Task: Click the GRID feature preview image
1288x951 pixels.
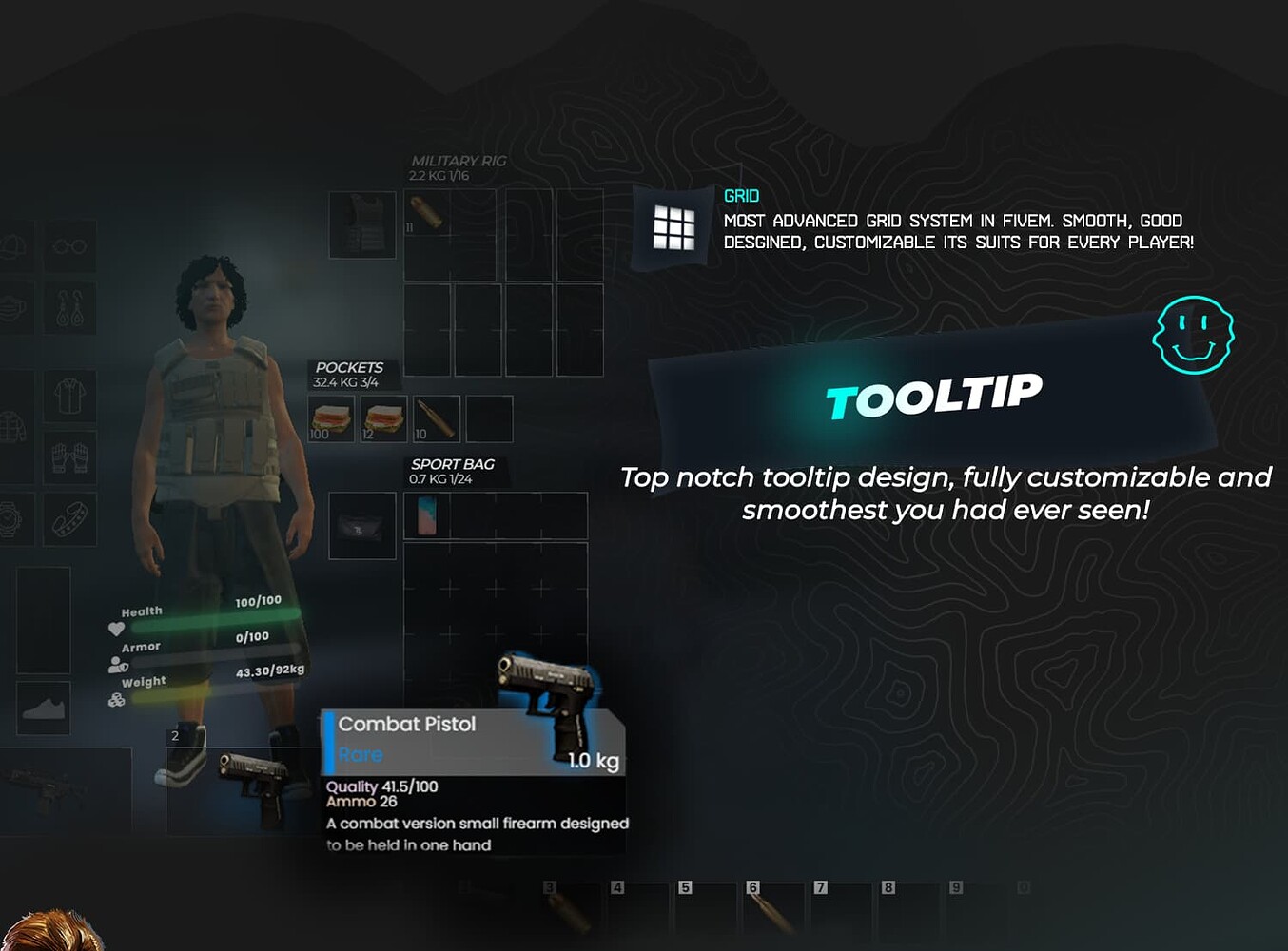Action: coord(674,227)
